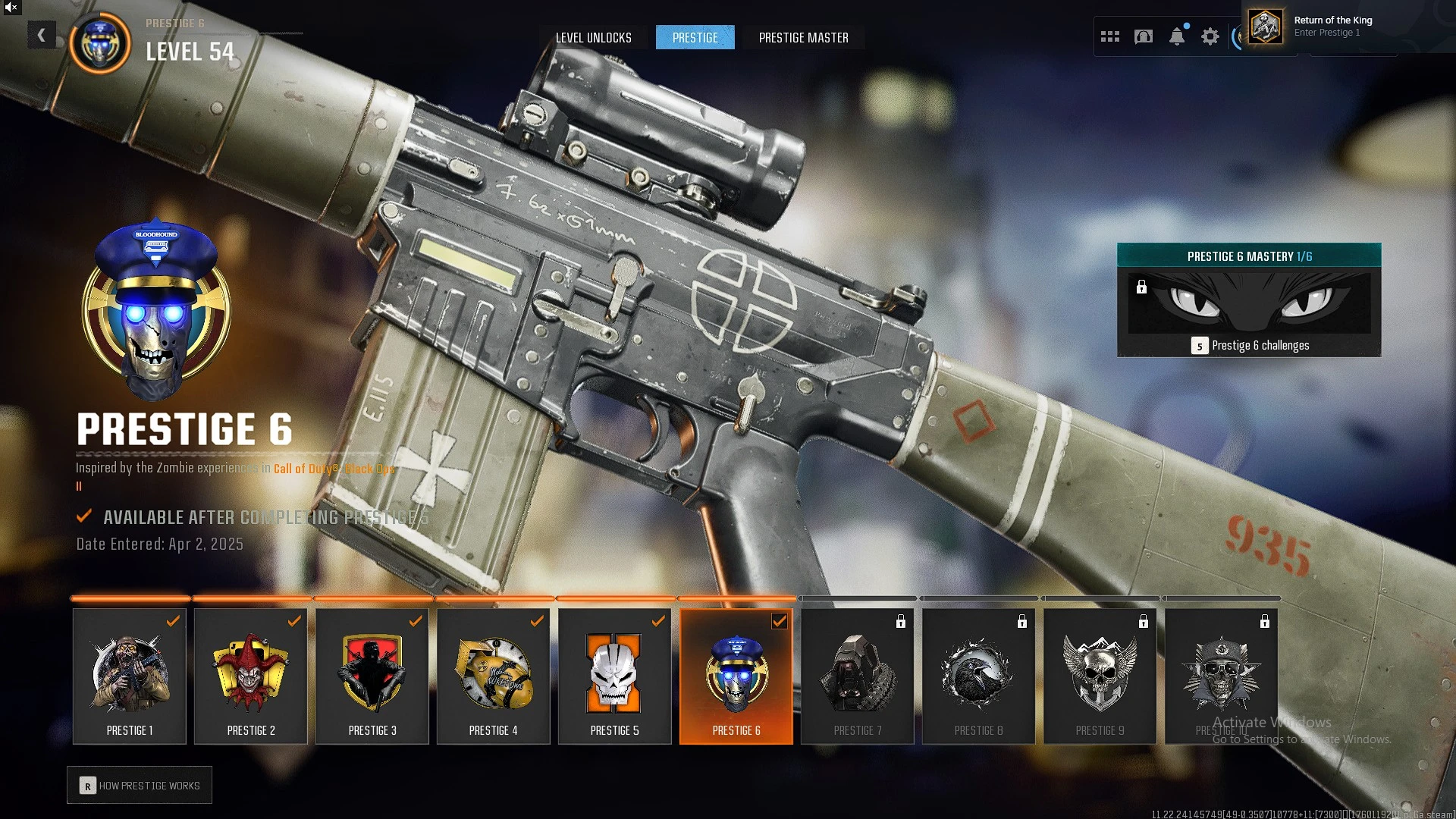Image resolution: width=1456 pixels, height=819 pixels.
Task: Select the Prestige 4 tile
Action: 494,676
